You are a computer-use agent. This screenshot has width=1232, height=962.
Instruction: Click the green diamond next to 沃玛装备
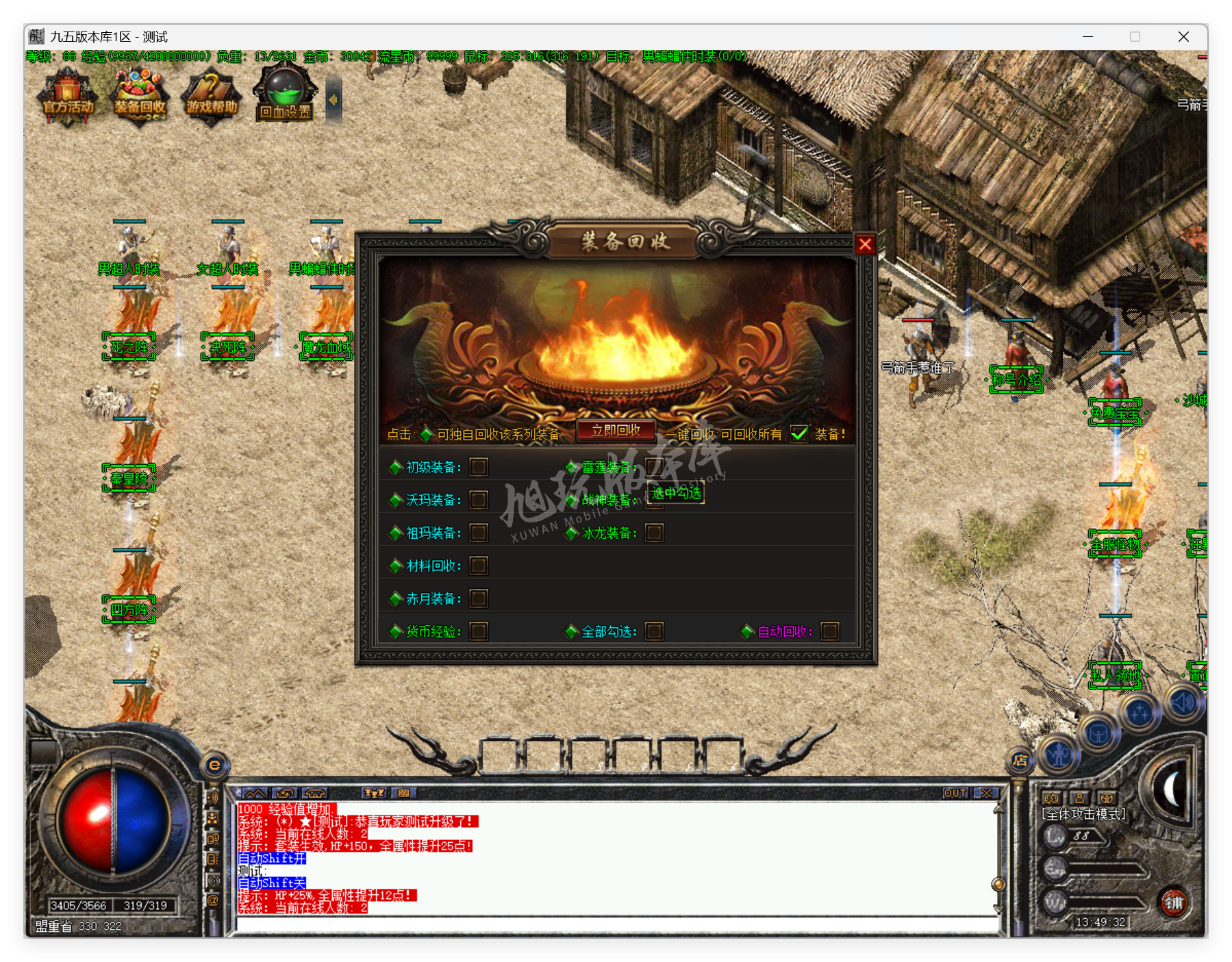pos(396,500)
